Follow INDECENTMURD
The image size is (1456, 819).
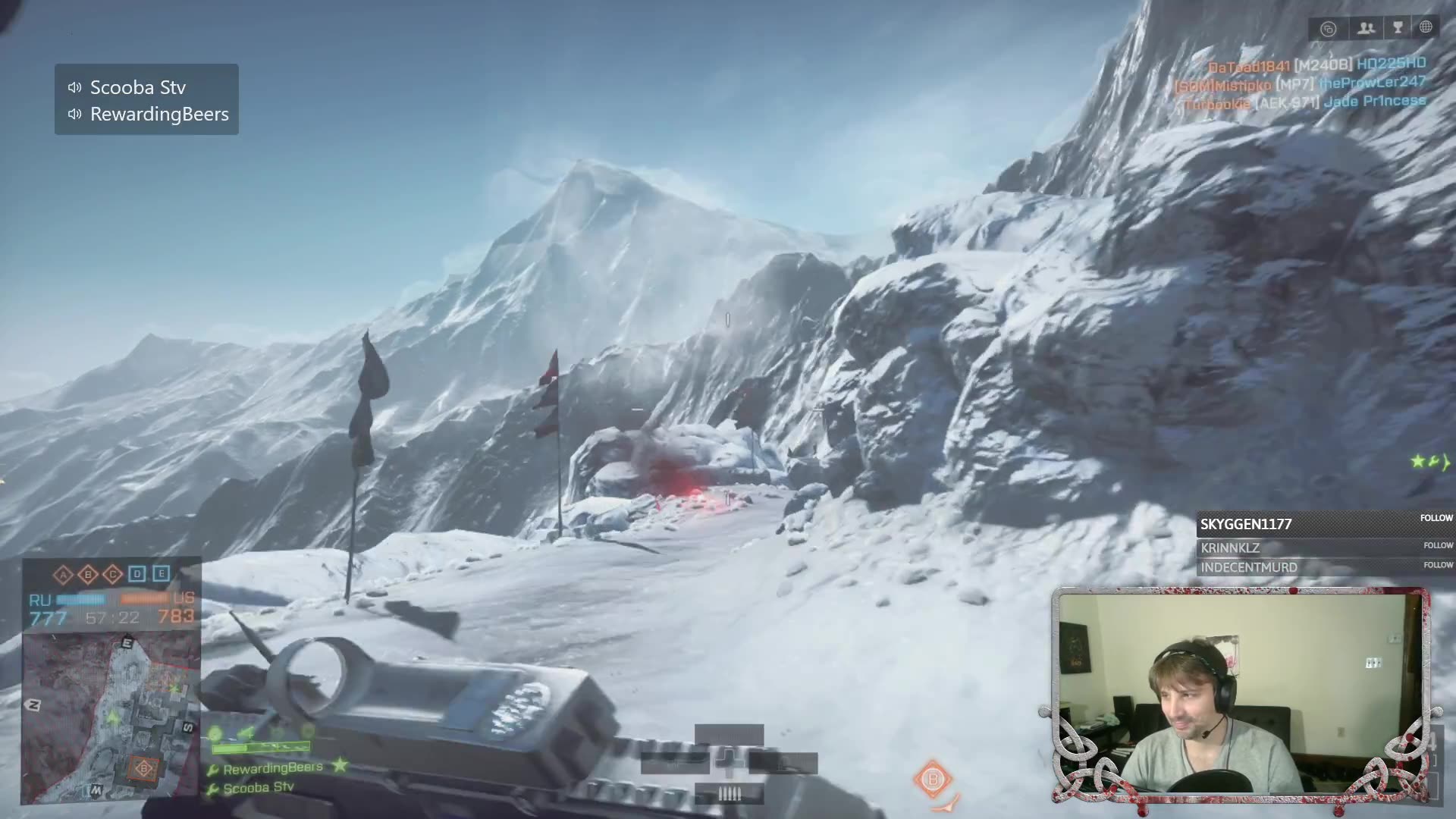[x=1438, y=565]
